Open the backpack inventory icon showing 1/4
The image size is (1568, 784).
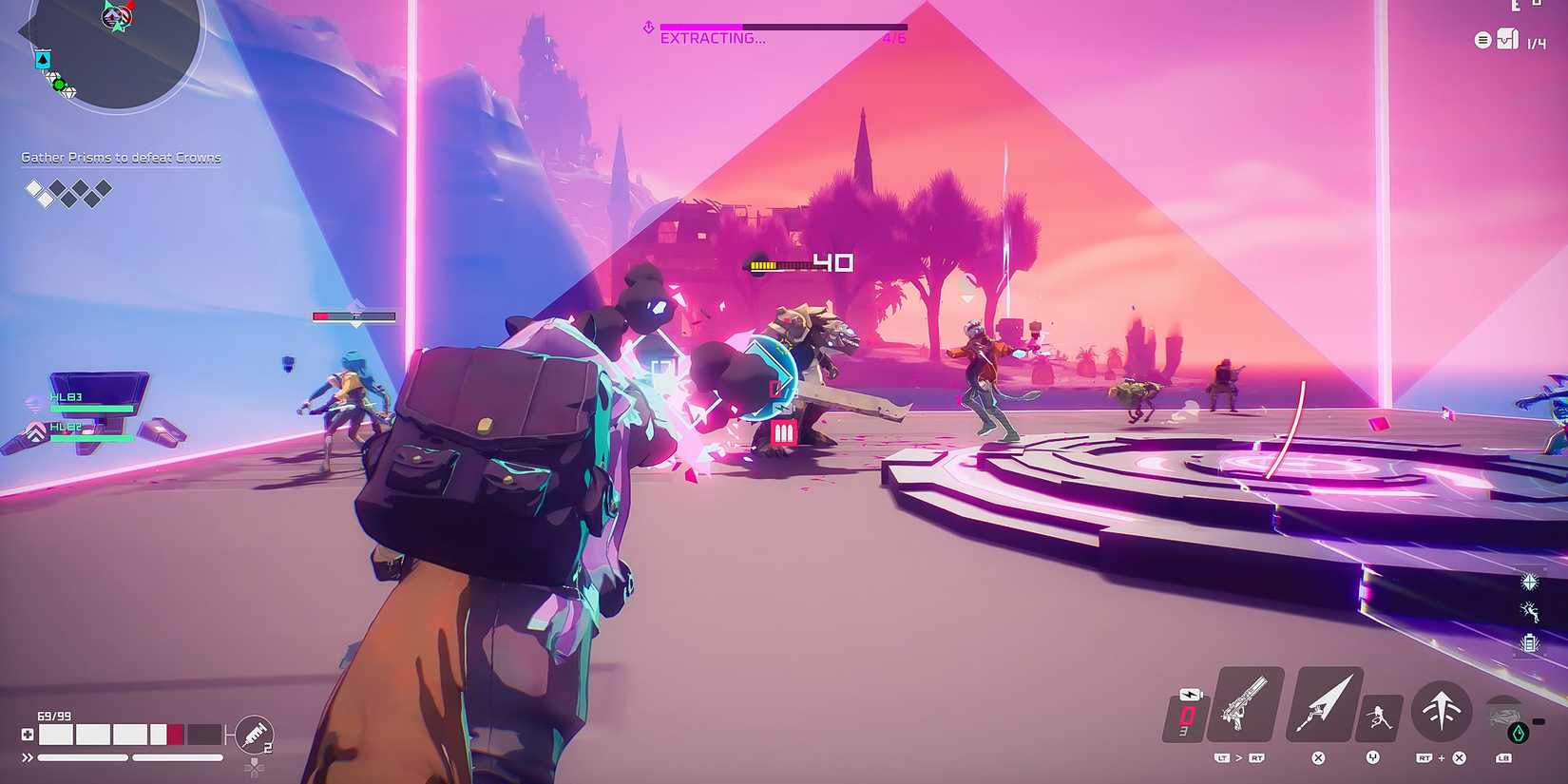click(1510, 40)
